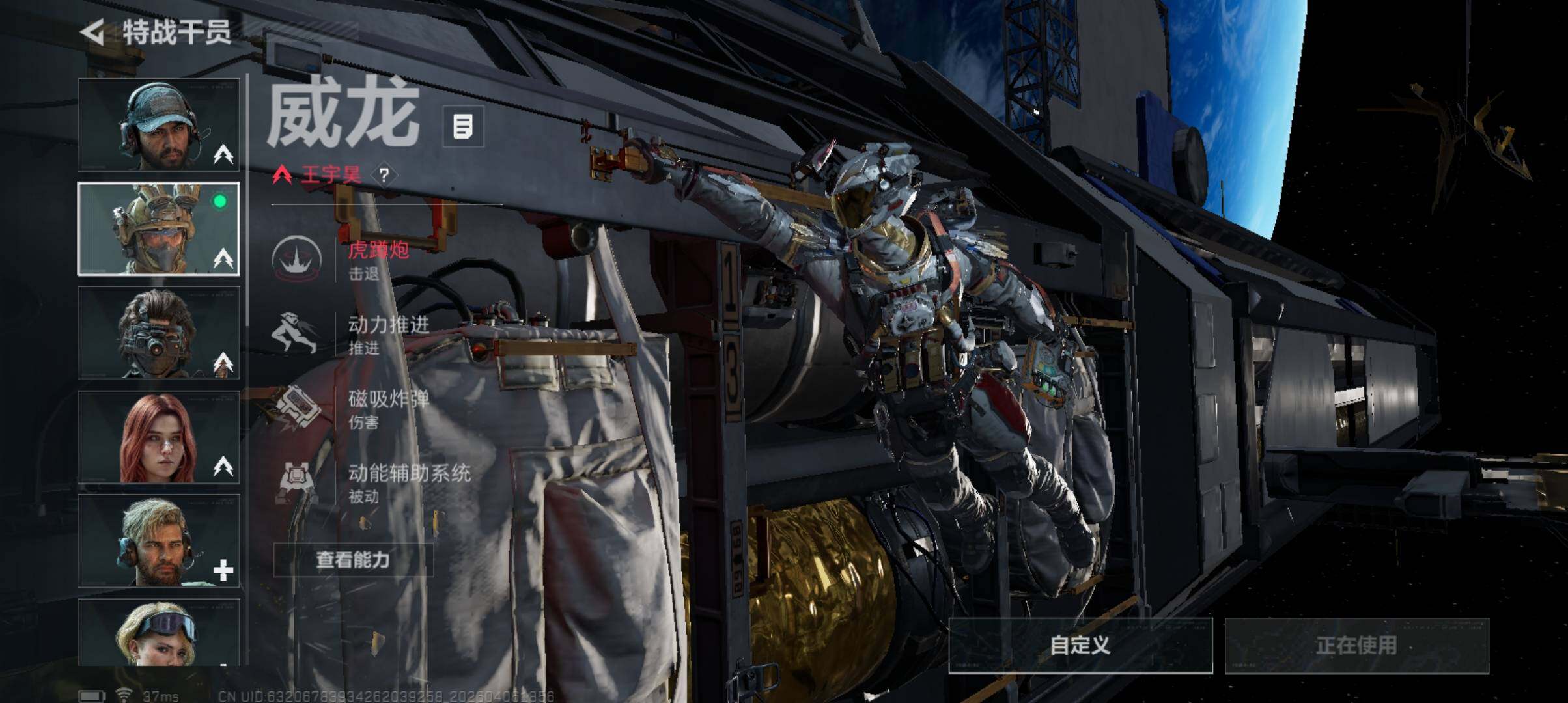Viewport: 1568px width, 703px height.
Task: Pick the blond bearded operator portrait
Action: click(159, 542)
